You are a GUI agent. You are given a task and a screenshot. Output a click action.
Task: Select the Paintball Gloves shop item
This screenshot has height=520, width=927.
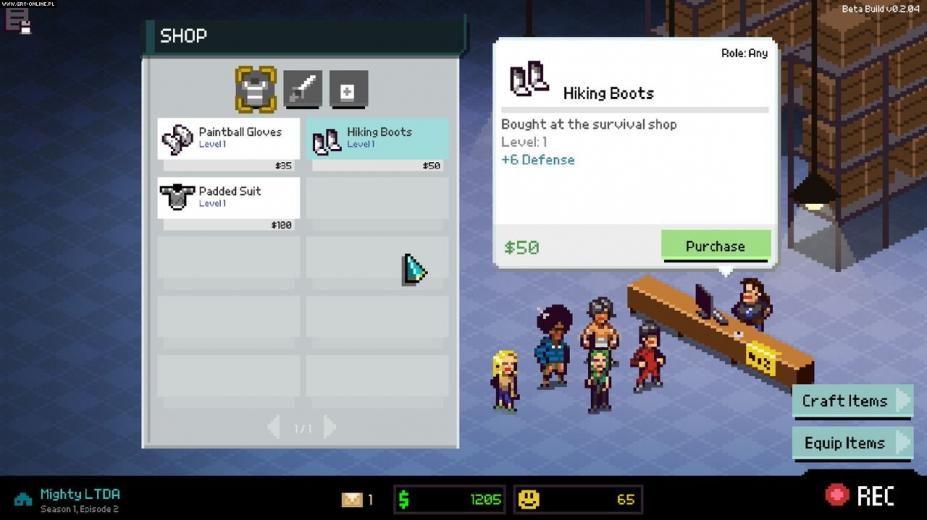[x=228, y=139]
